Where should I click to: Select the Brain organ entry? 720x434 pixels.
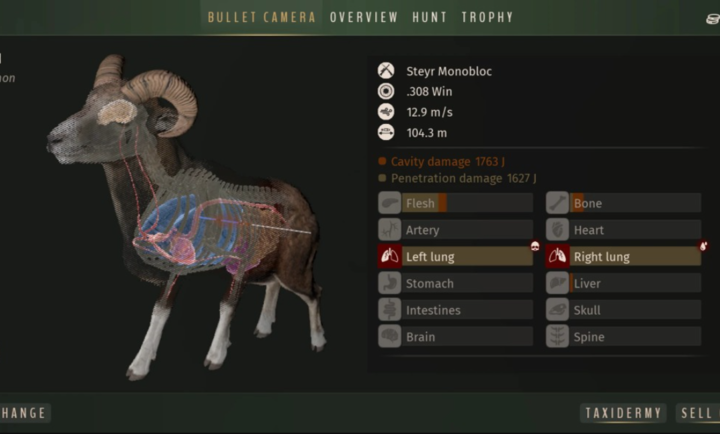click(x=455, y=337)
